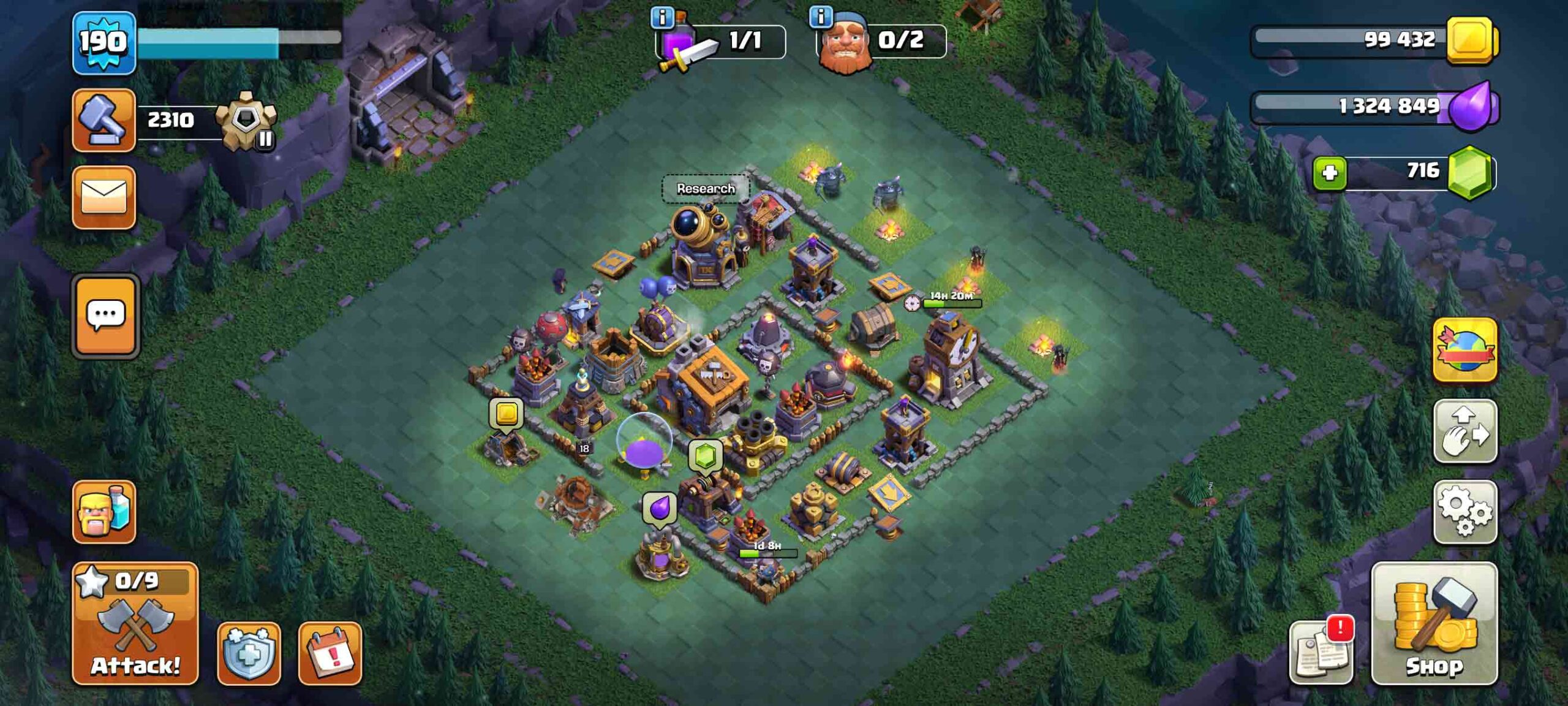Open the notes list with red alert
Viewport: 1568px width, 706px height.
coord(1321,653)
